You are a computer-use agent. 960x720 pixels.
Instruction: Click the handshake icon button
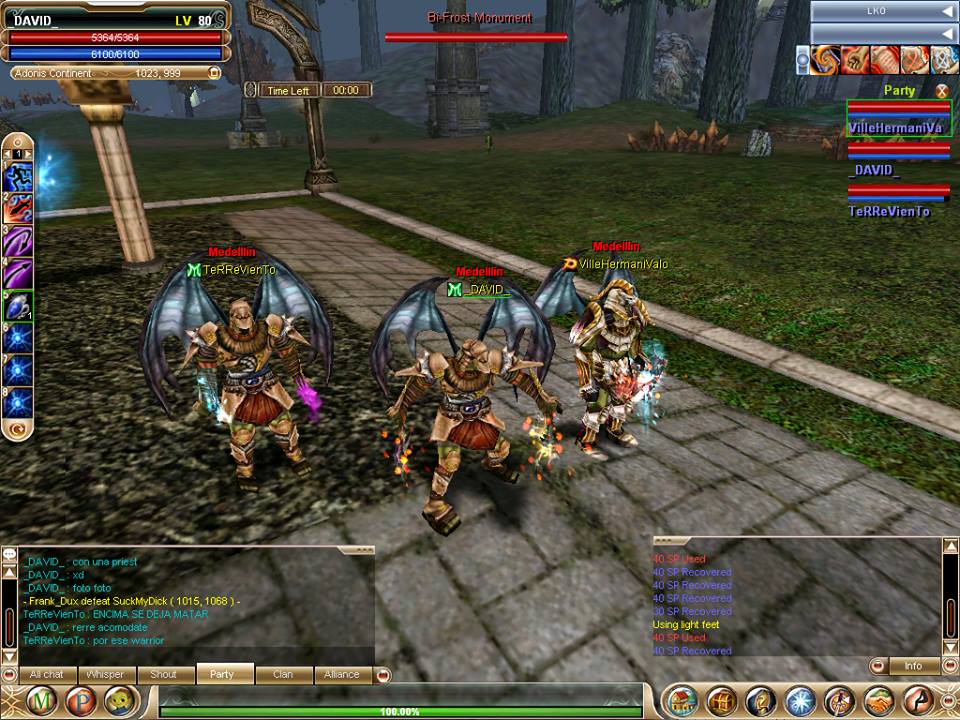point(879,700)
